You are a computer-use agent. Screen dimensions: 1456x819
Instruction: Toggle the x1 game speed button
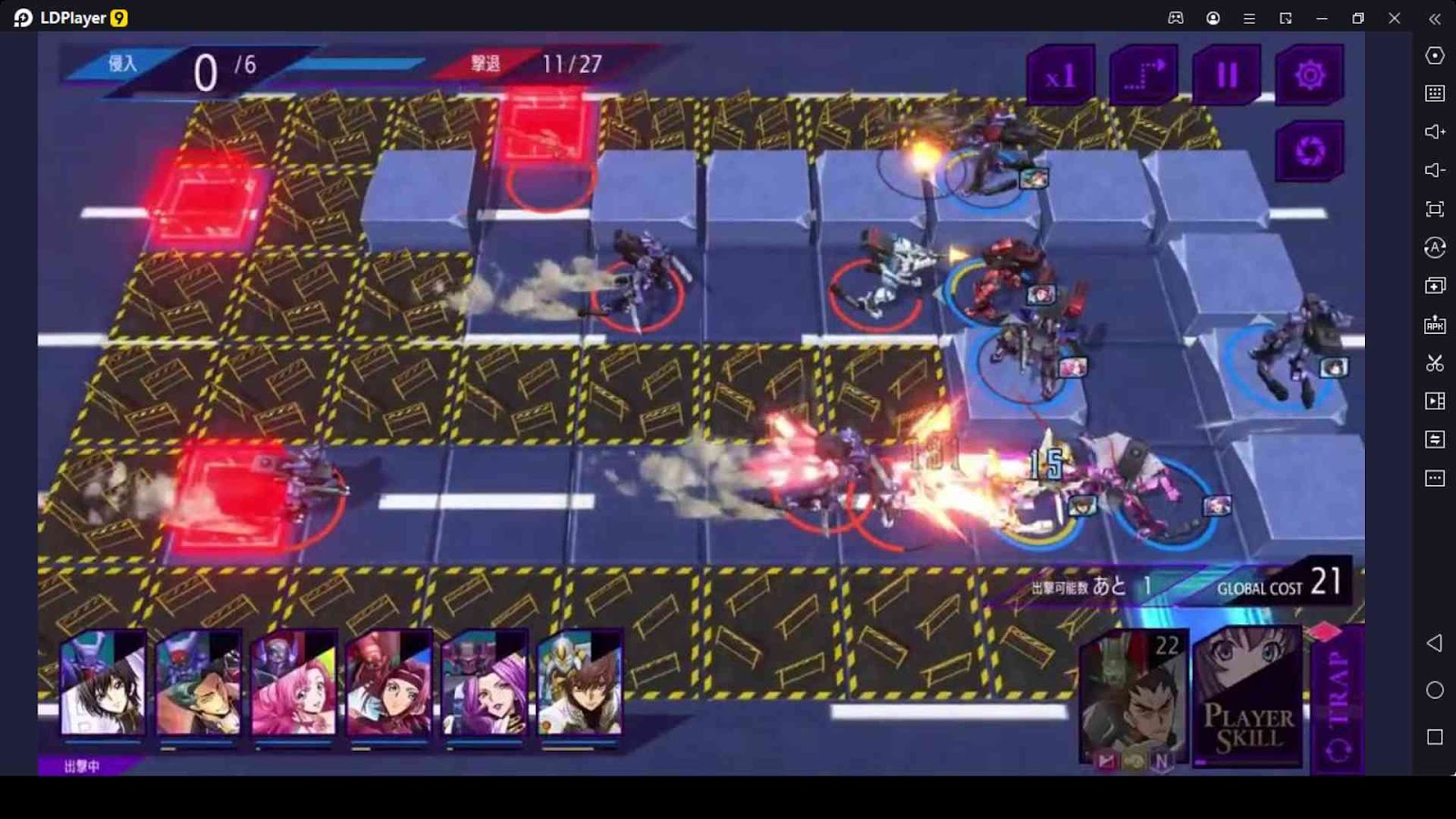click(1060, 76)
